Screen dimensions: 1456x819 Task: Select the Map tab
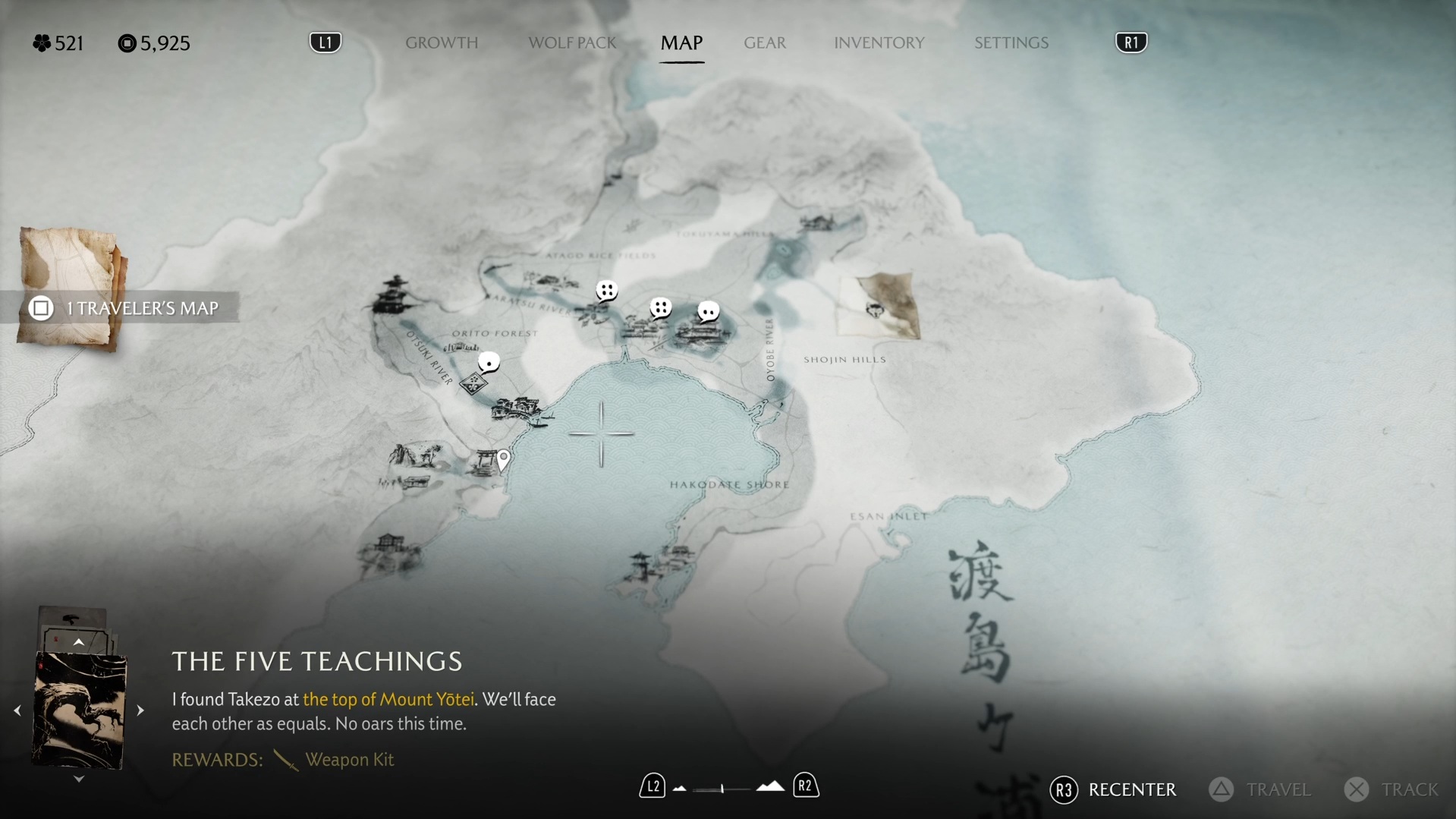681,43
